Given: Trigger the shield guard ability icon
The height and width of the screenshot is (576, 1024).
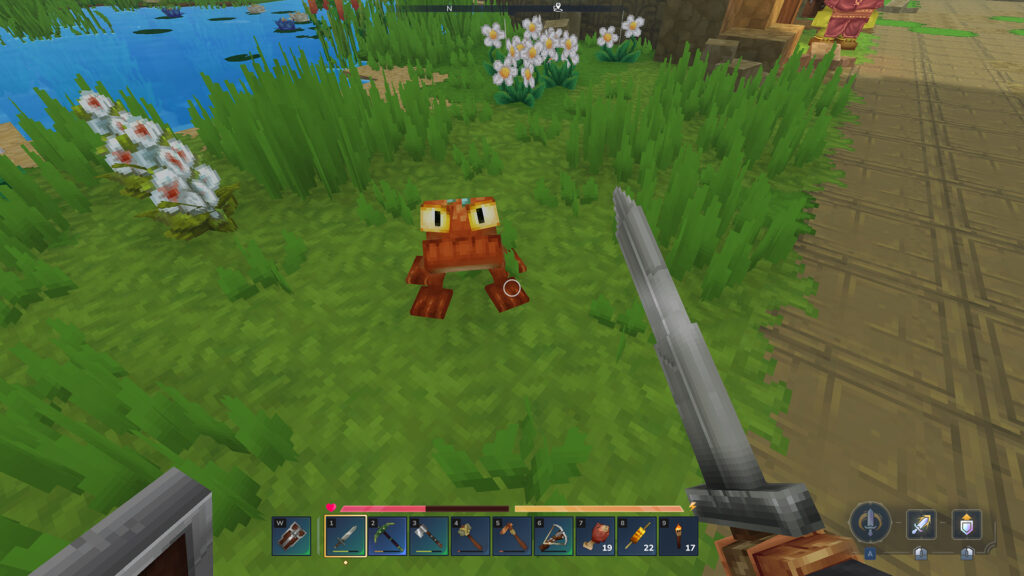Looking at the screenshot, I should pyautogui.click(x=966, y=524).
